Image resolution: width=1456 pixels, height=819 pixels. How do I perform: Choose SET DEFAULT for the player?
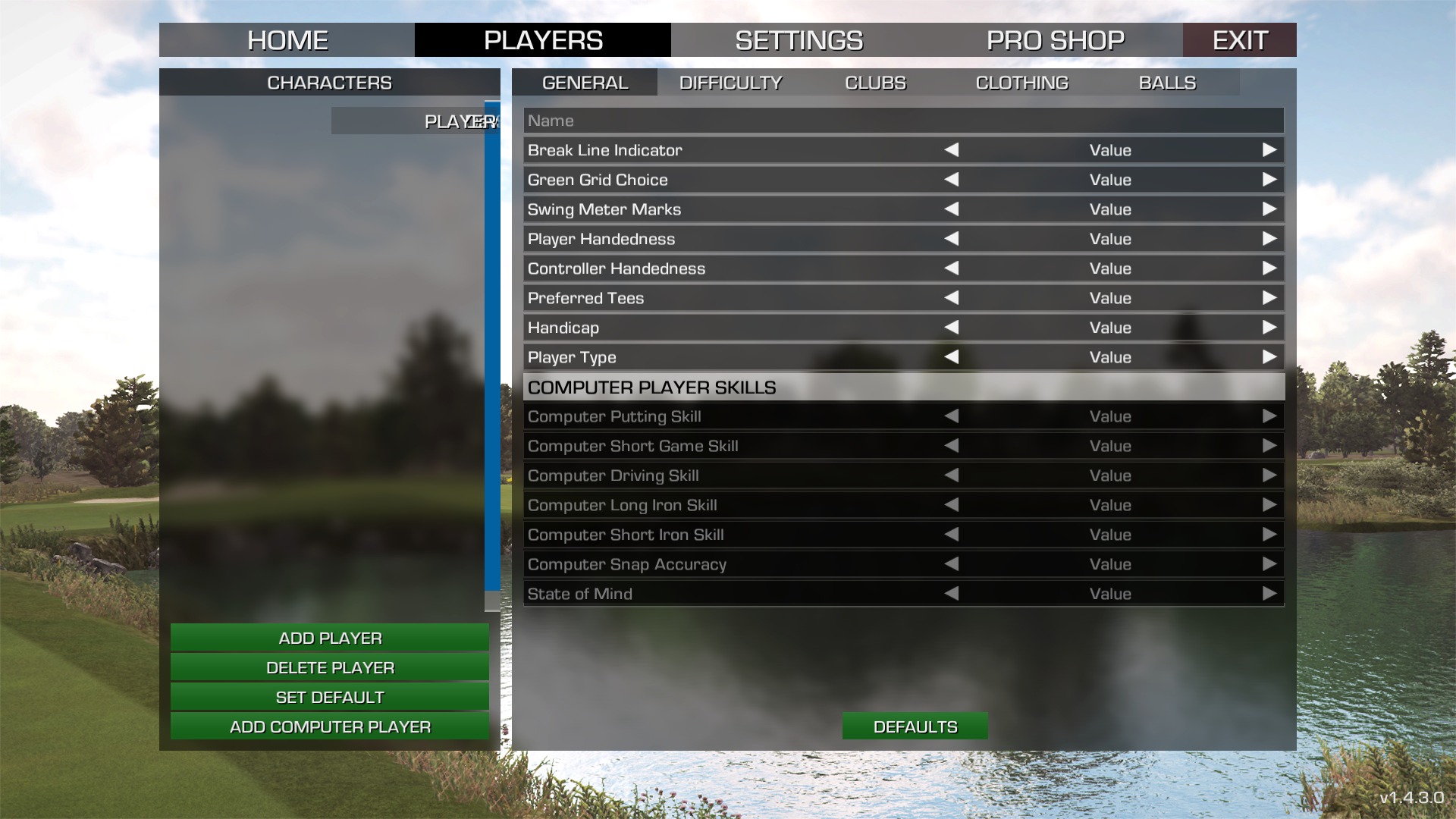point(330,697)
